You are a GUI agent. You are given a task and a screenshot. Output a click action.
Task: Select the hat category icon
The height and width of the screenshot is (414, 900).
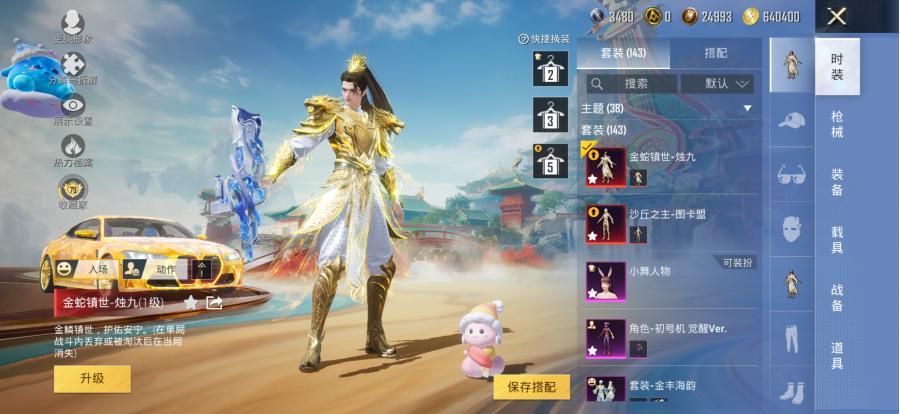tap(791, 121)
